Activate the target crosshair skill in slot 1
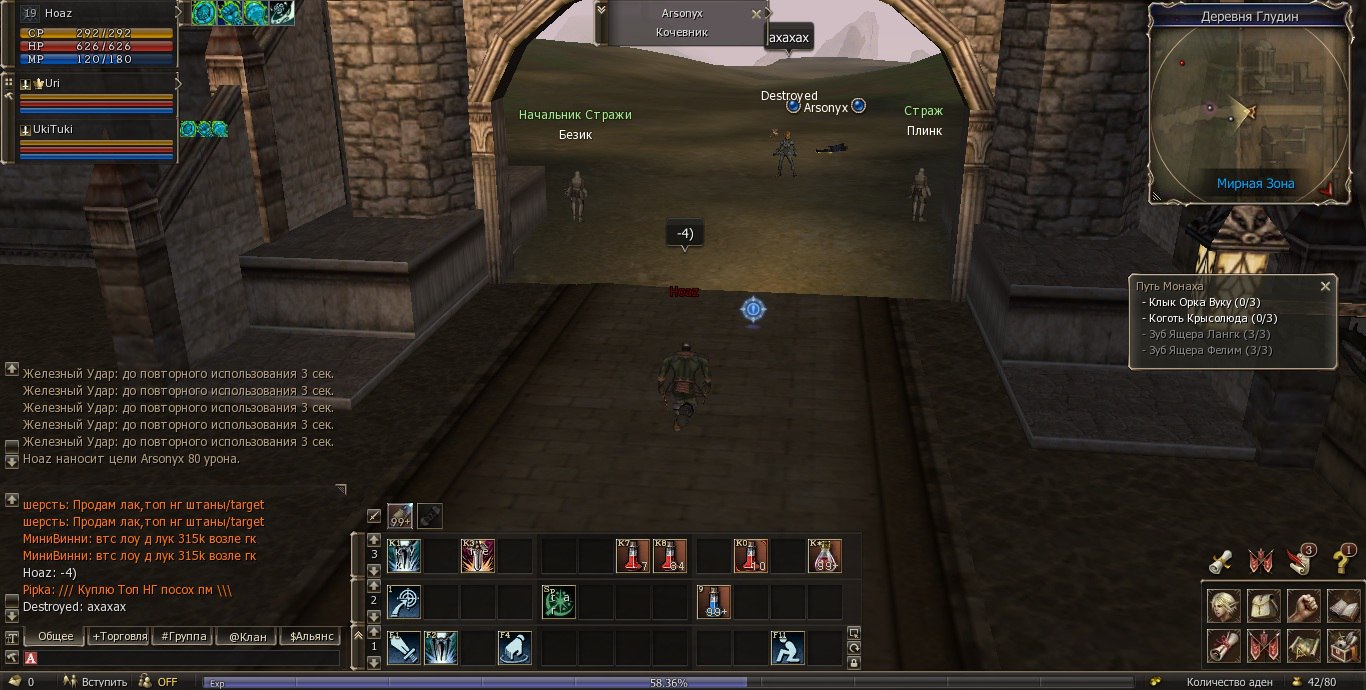Screen dimensions: 1366x690 click(x=404, y=602)
